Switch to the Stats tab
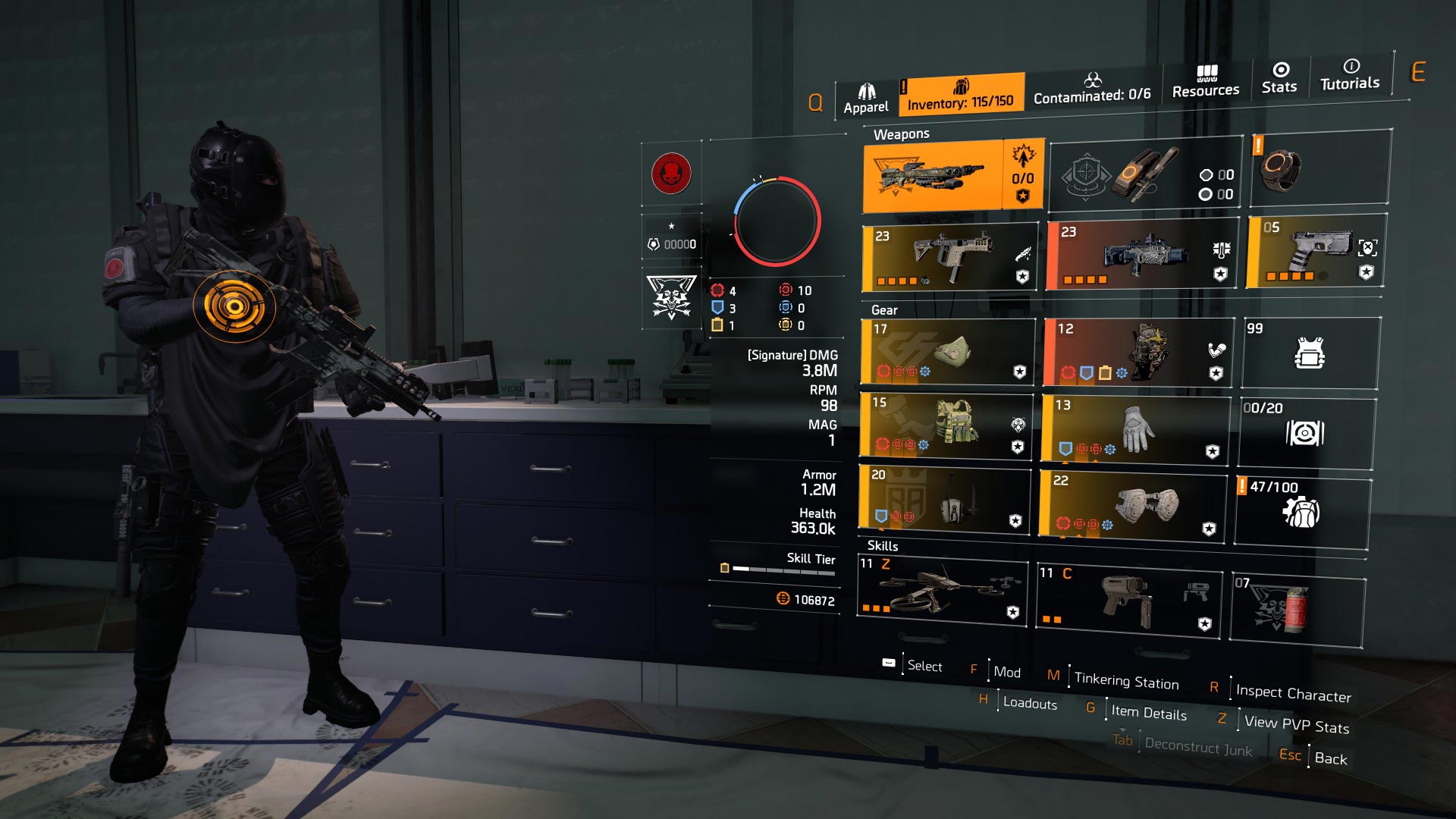The height and width of the screenshot is (819, 1456). point(1279,78)
